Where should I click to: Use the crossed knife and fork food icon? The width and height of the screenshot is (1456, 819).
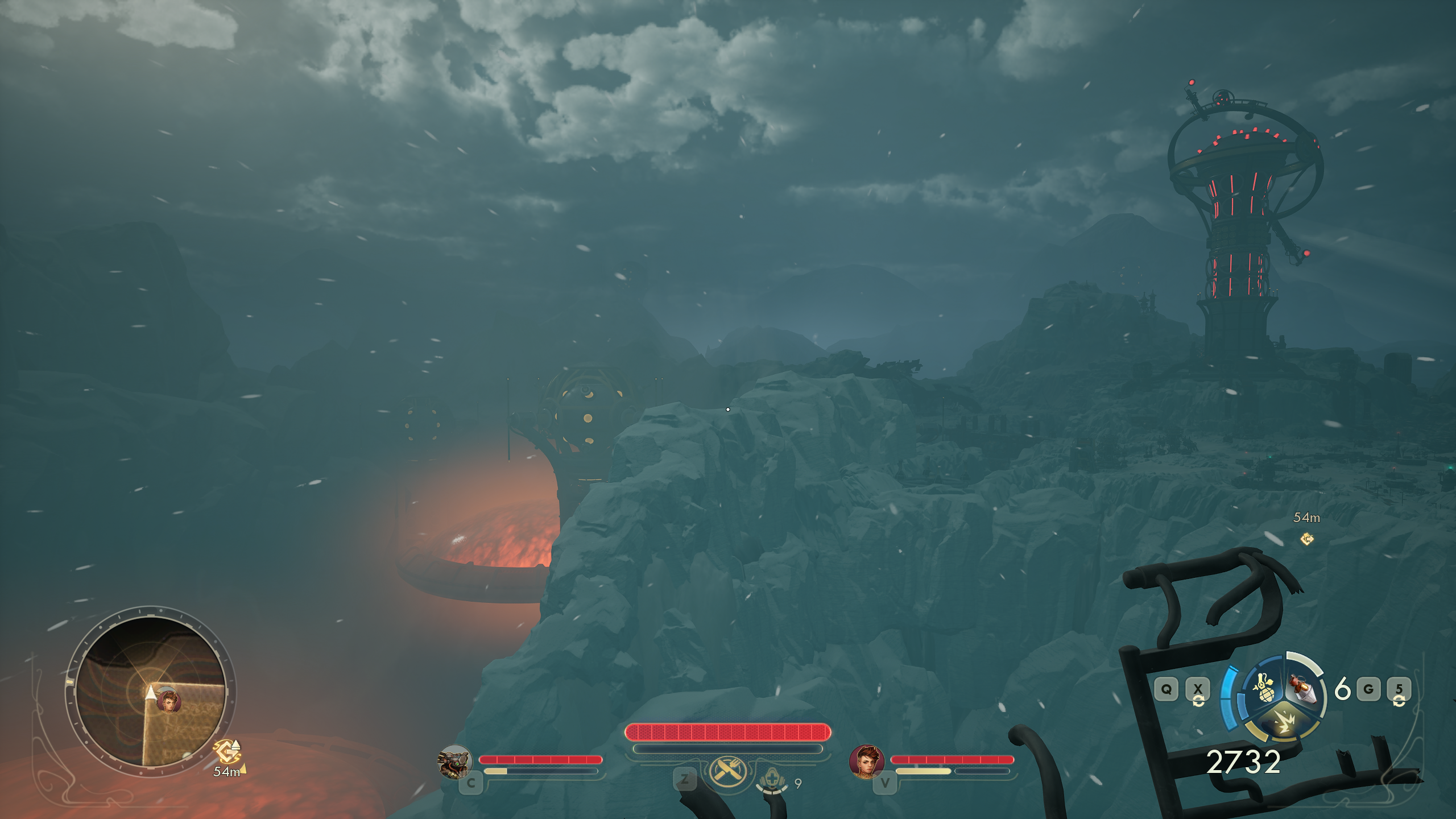pos(727,771)
